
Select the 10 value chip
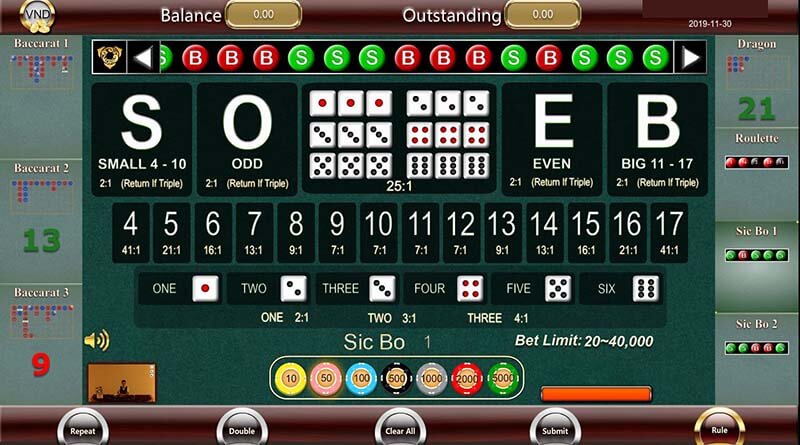tap(291, 379)
